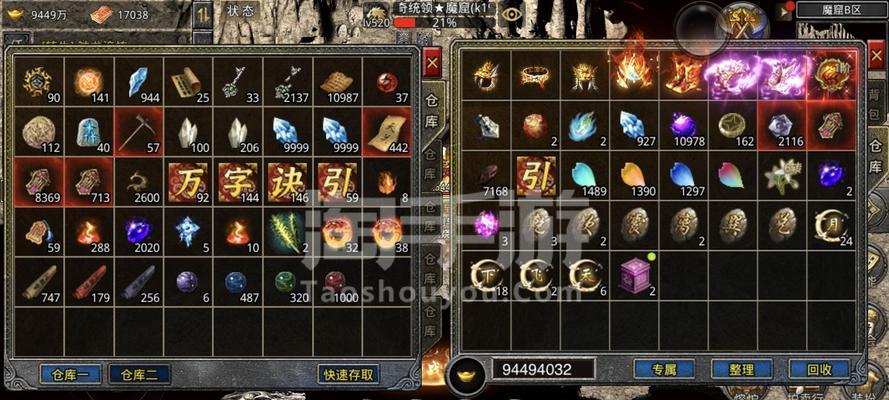889x400 pixels.
Task: Select the 诀 character tile in the warehouse
Action: [x=288, y=181]
